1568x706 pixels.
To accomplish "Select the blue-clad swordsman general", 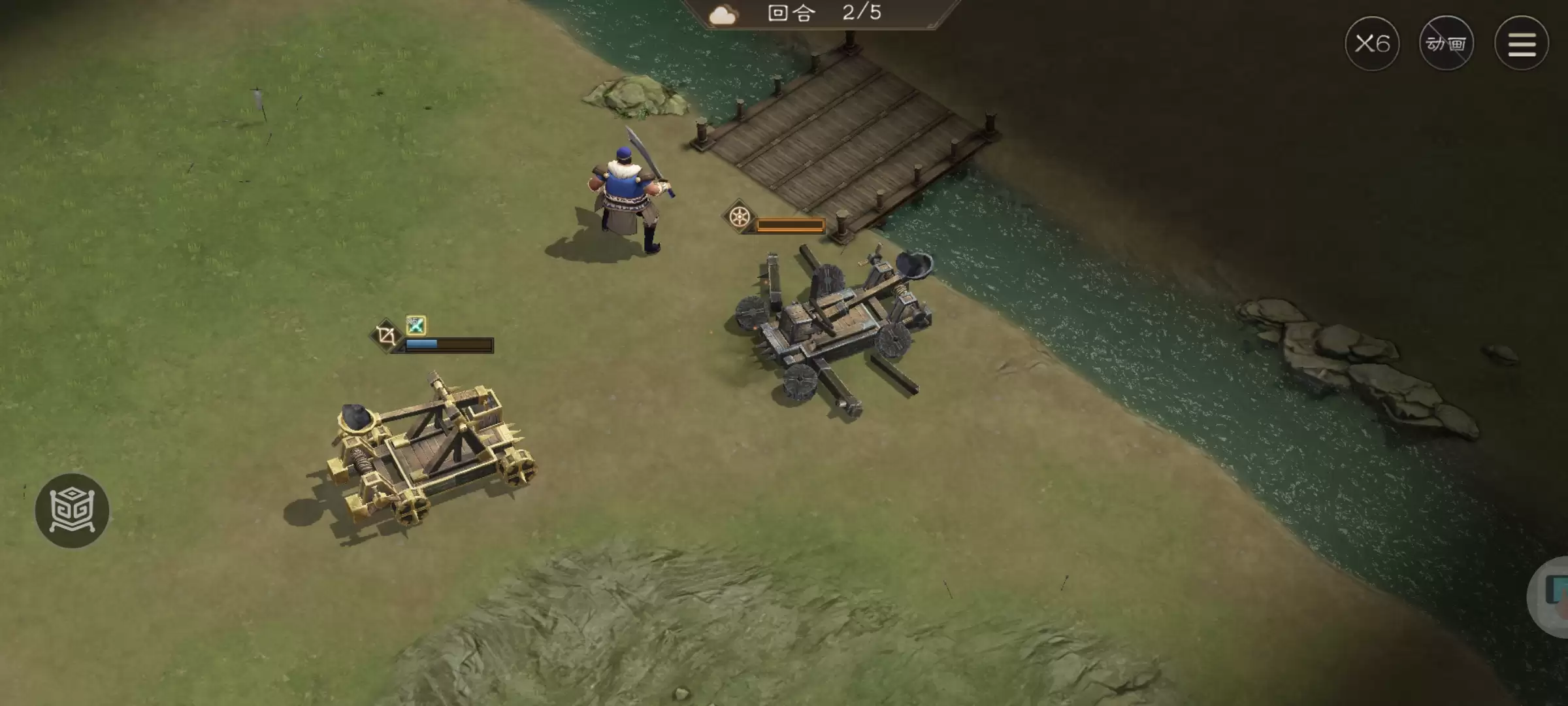I will pos(625,190).
